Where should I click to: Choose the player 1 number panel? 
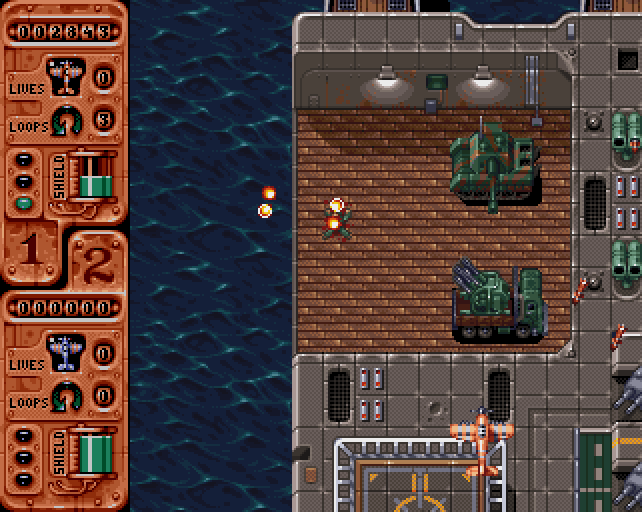point(30,249)
